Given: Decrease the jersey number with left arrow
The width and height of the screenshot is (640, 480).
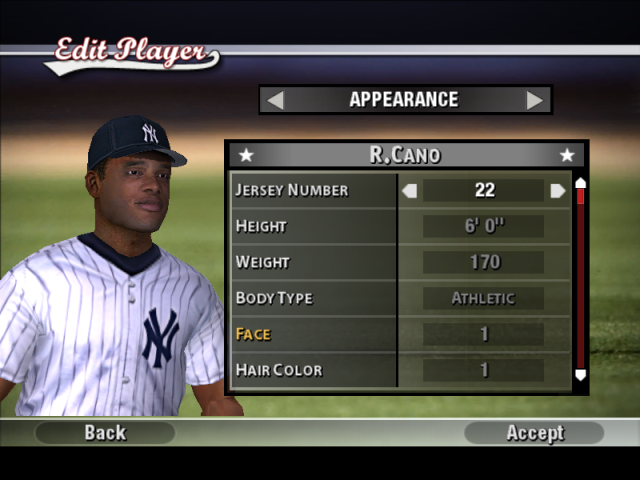Looking at the screenshot, I should point(409,190).
